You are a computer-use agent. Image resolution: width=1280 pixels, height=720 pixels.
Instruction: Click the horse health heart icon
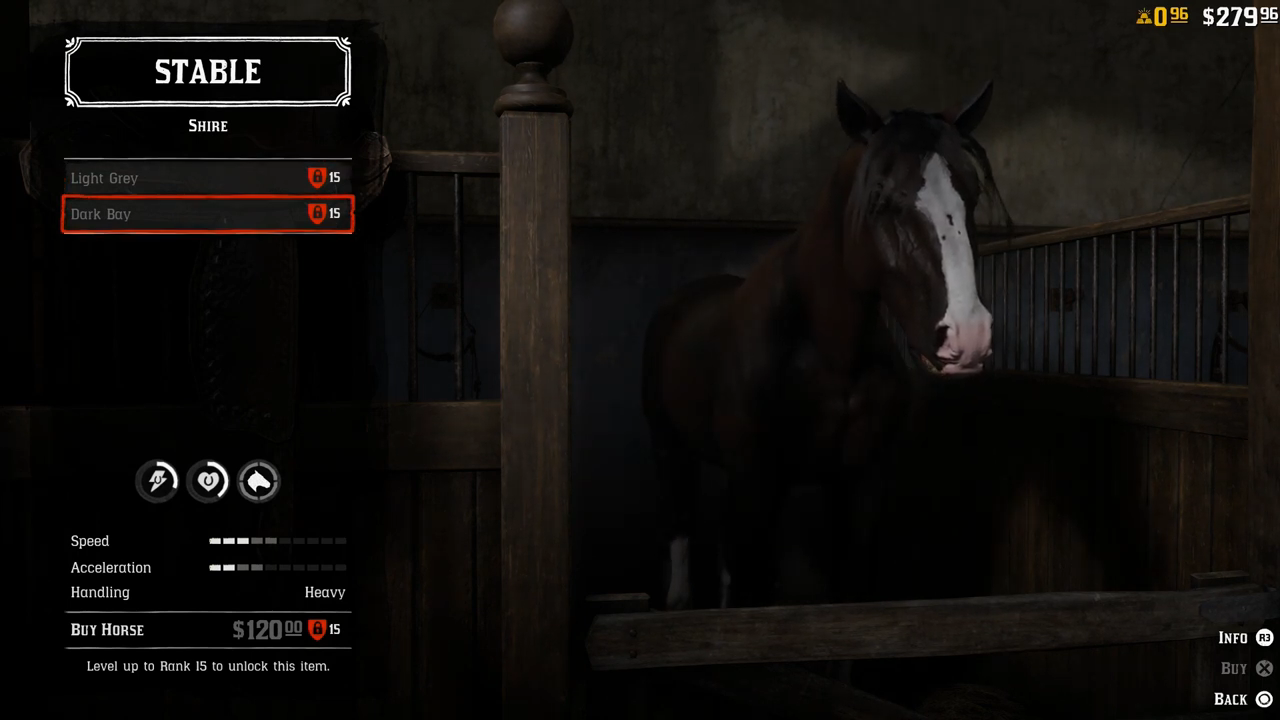pyautogui.click(x=208, y=482)
